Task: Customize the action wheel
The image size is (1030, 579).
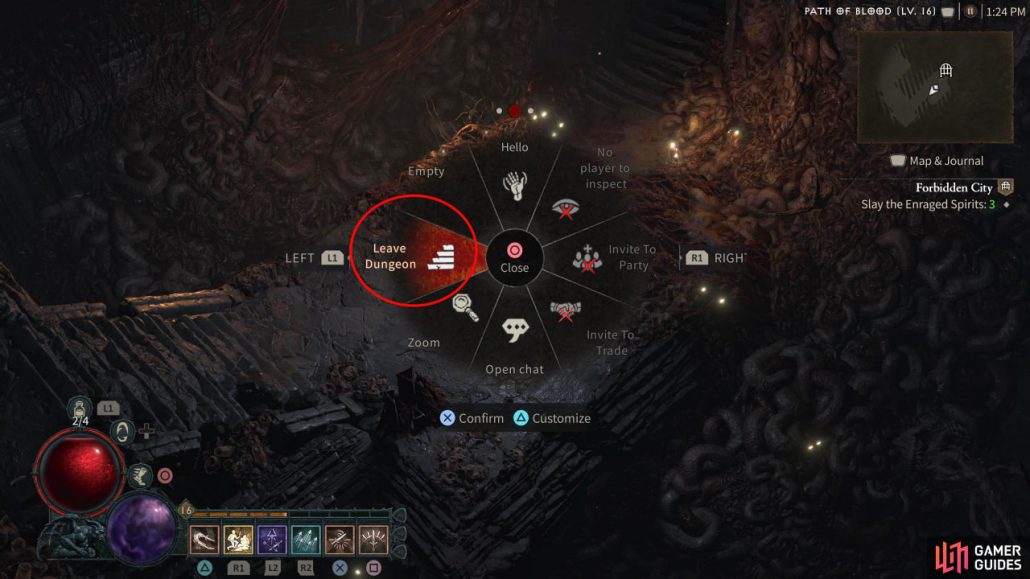Action: point(552,418)
